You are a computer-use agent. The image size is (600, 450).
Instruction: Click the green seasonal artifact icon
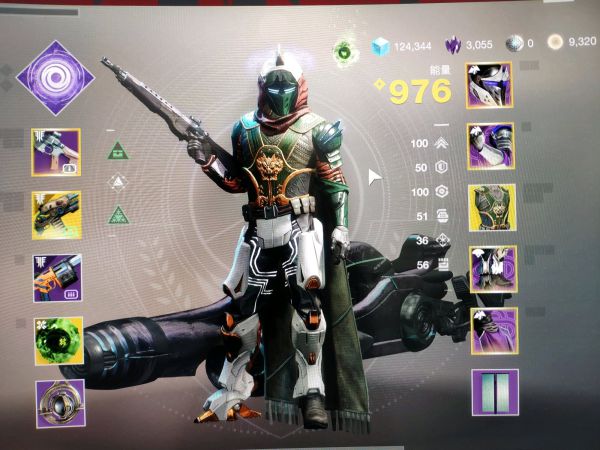347,48
